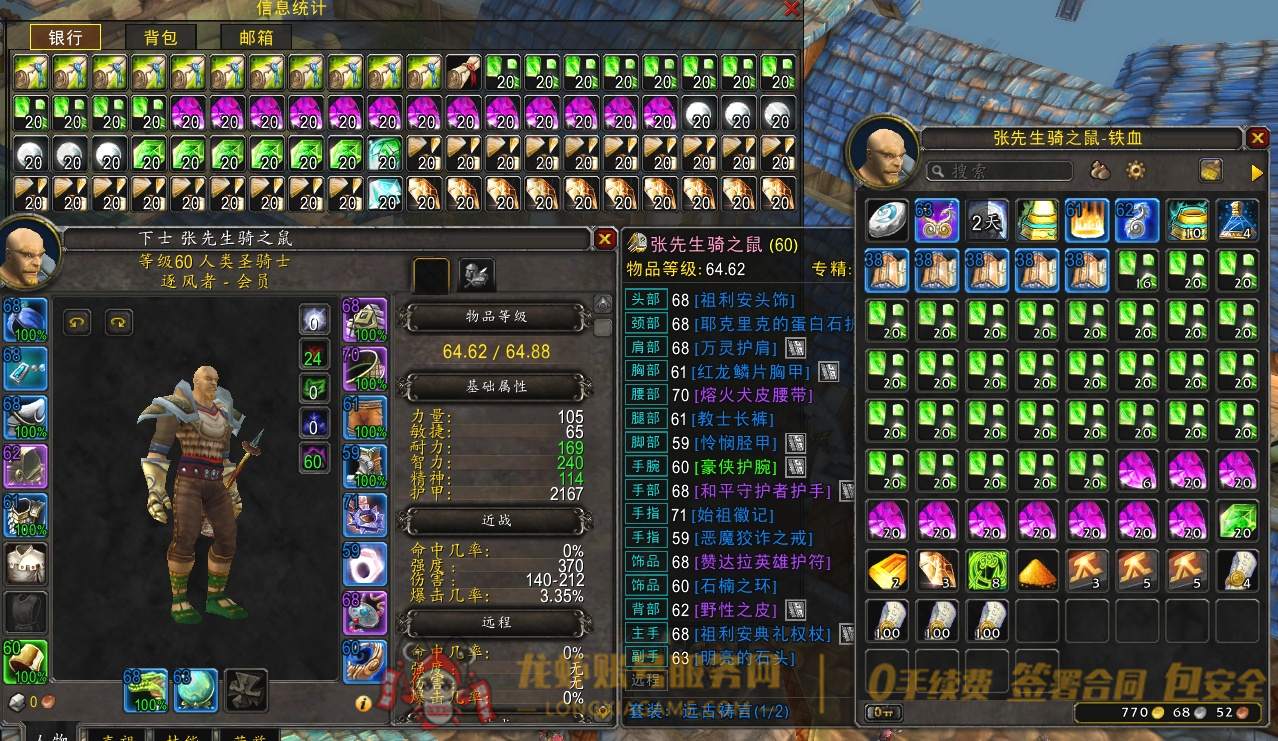This screenshot has width=1278, height=741.
Task: Expand the 物品等级 stats section
Action: point(496,318)
